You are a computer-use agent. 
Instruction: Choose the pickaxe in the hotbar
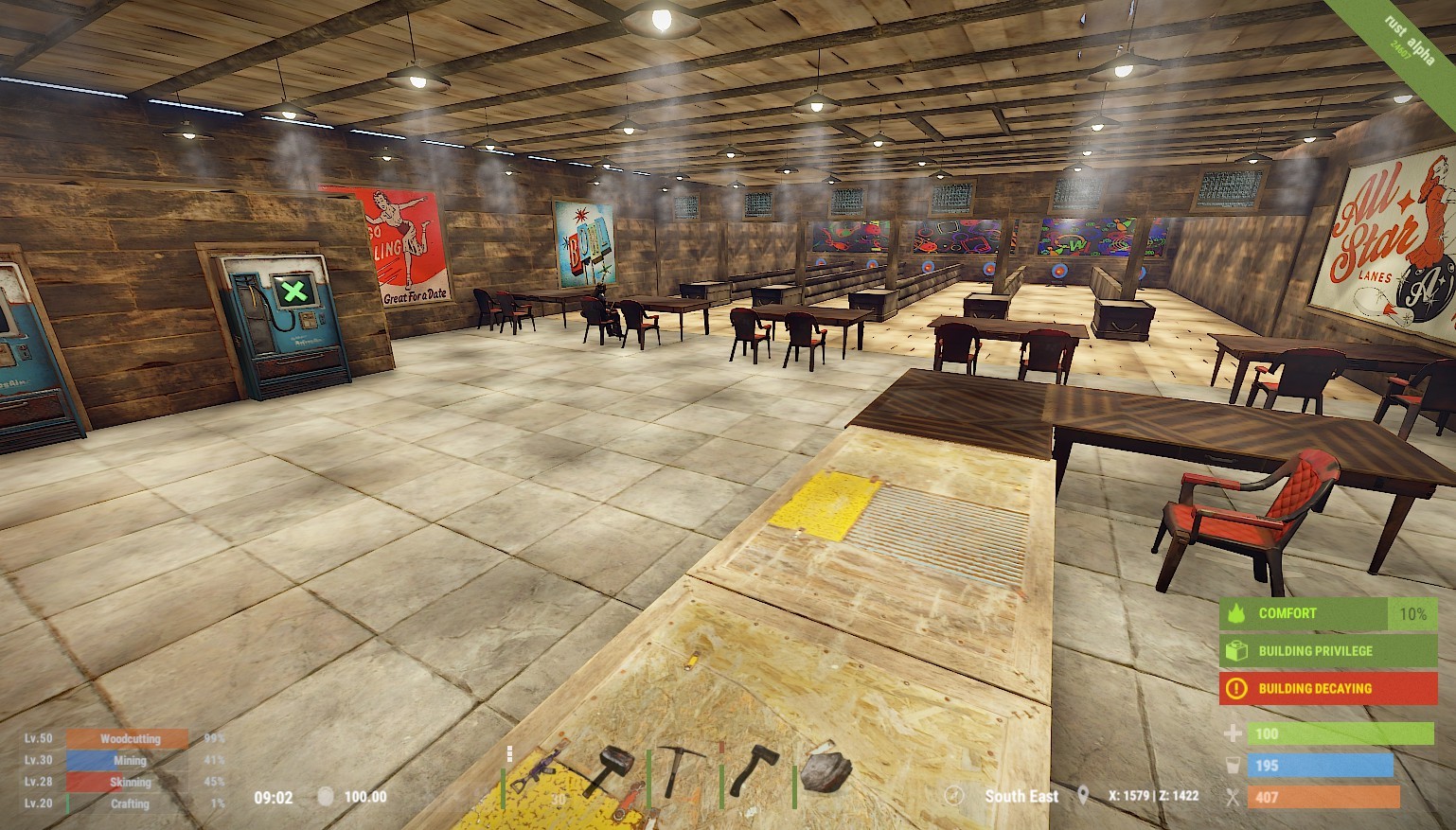click(x=683, y=769)
